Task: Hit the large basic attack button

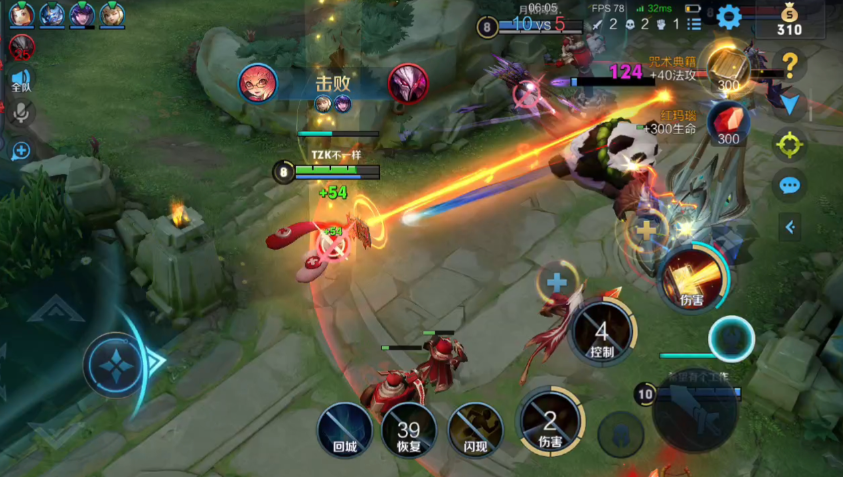Action: coord(695,409)
